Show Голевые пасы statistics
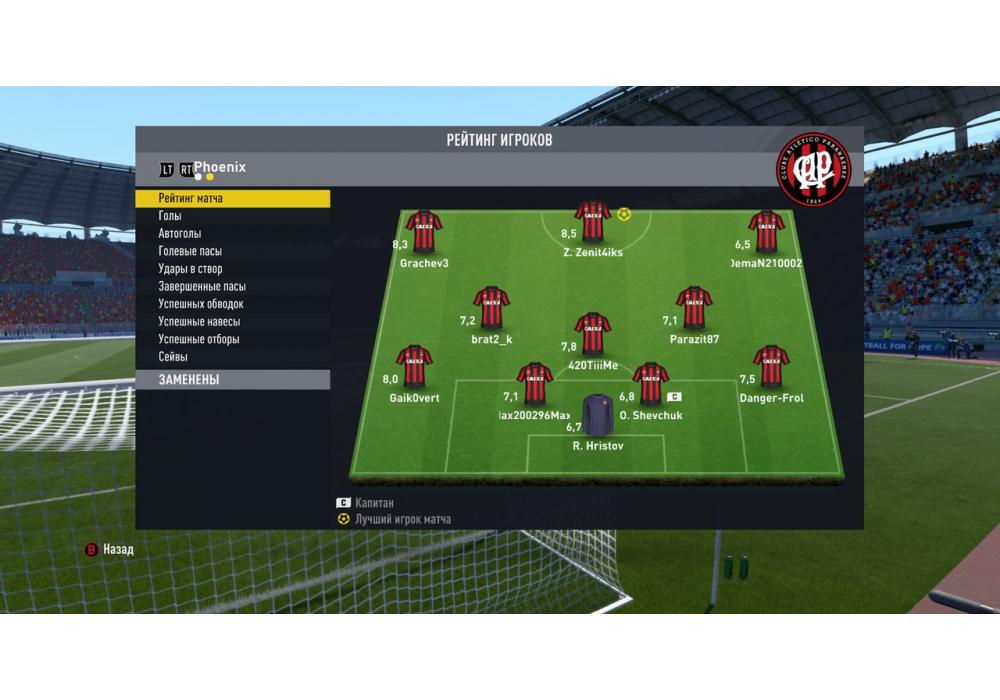The image size is (1000, 700). tap(190, 251)
